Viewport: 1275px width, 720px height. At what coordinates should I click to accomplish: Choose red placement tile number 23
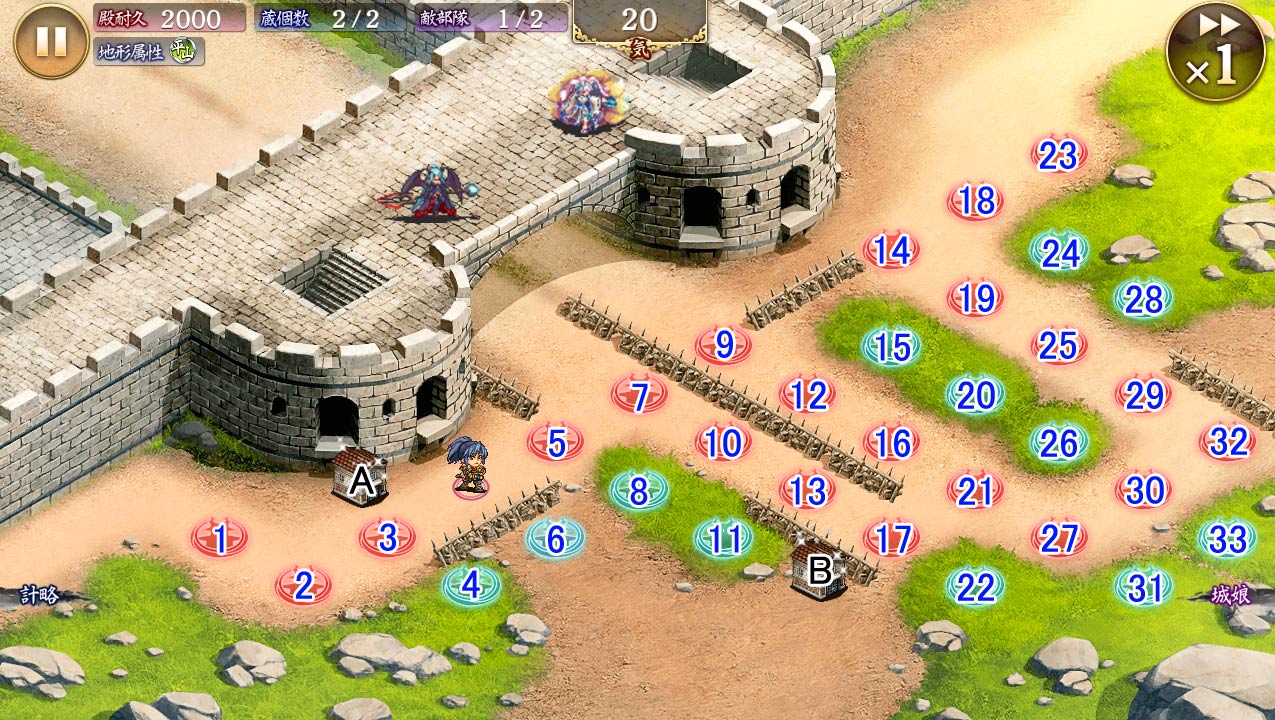[1059, 155]
